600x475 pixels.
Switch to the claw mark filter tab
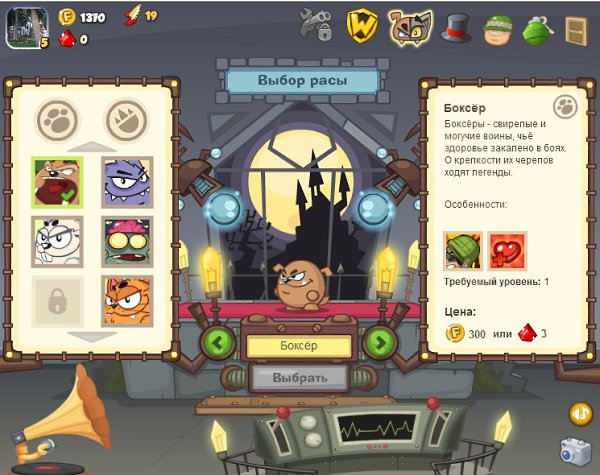126,120
